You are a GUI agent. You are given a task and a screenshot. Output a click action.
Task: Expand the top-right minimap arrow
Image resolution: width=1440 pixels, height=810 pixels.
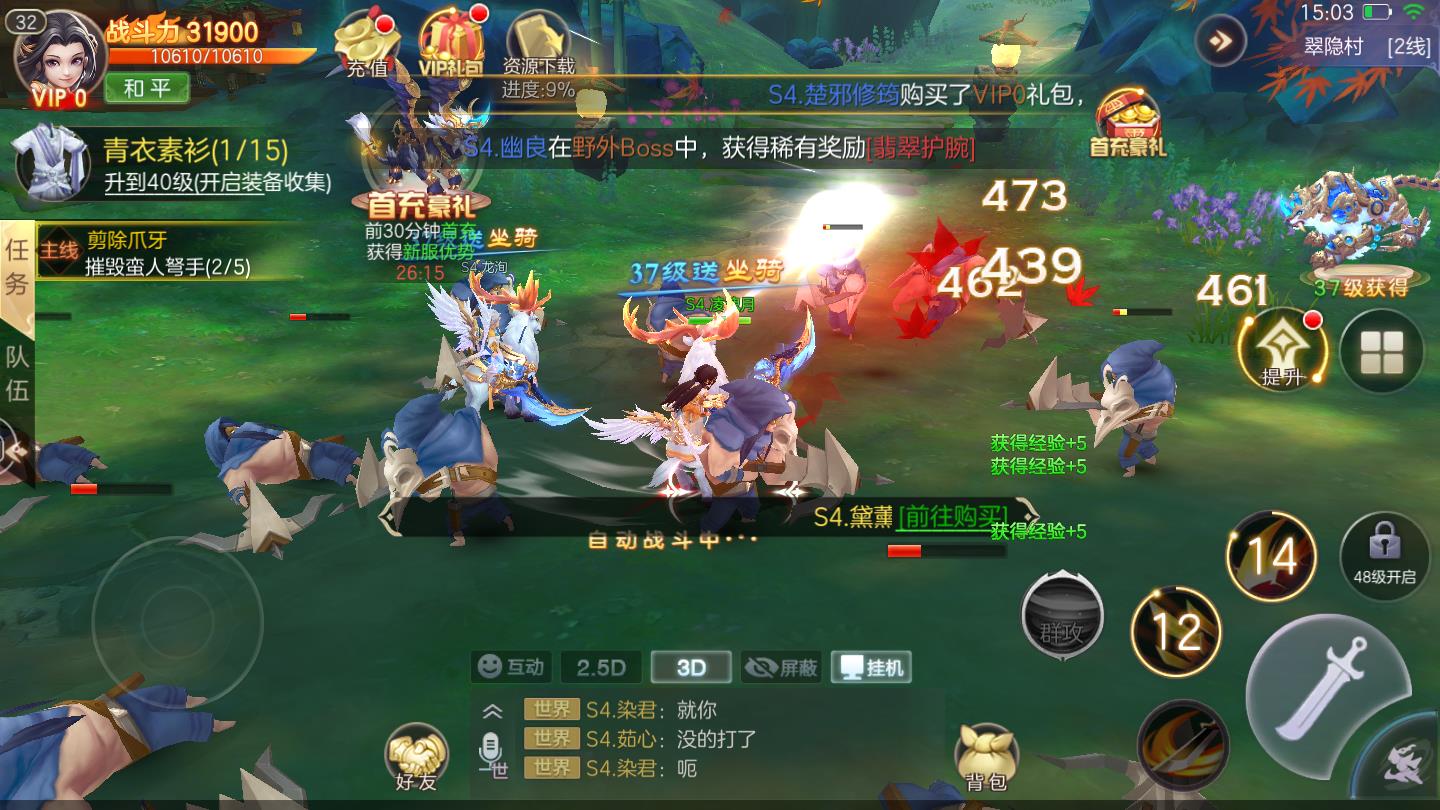tap(1218, 42)
